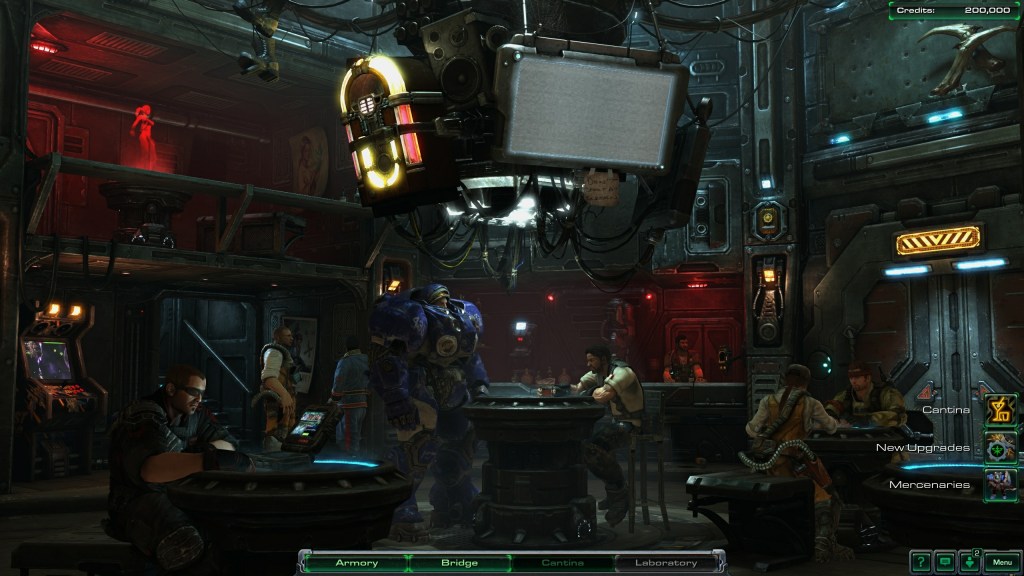1024x576 pixels.
Task: Go to the Armory room
Action: tap(356, 563)
